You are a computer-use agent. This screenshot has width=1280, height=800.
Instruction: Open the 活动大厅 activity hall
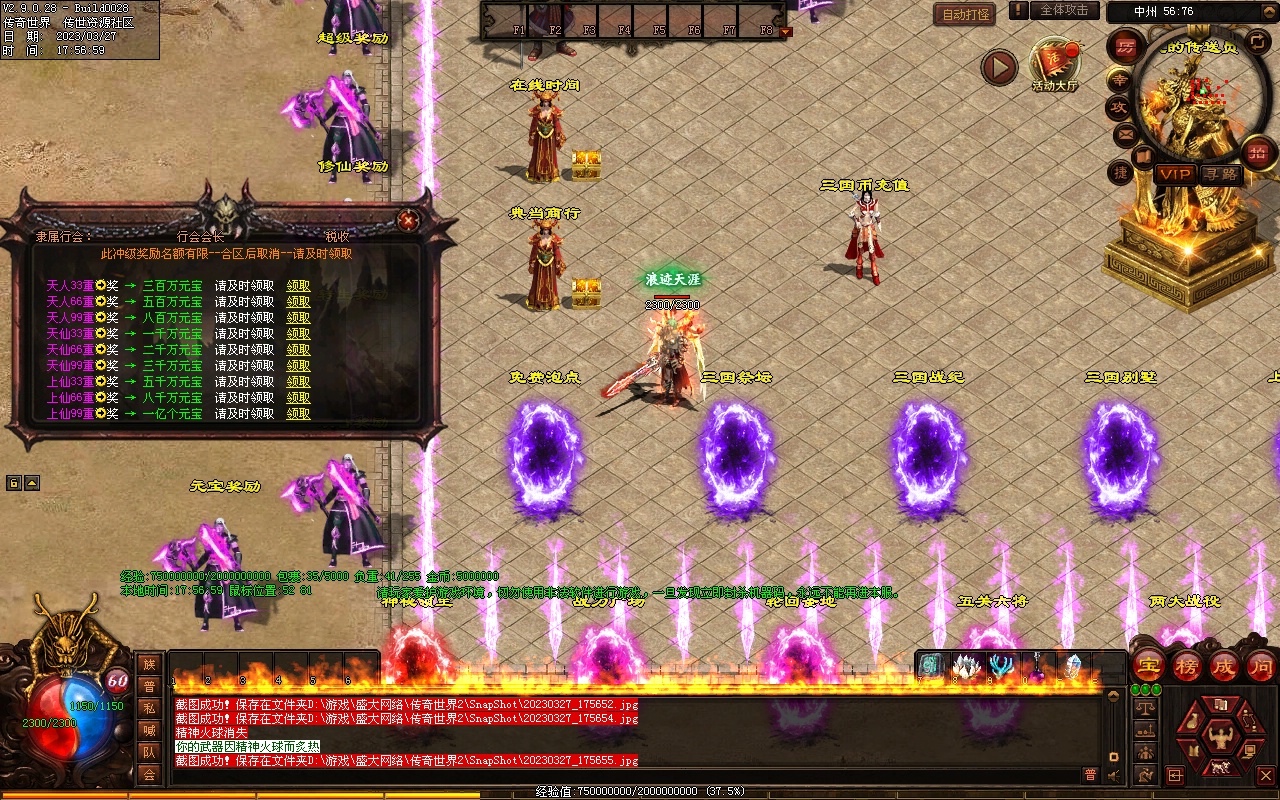coord(1055,62)
